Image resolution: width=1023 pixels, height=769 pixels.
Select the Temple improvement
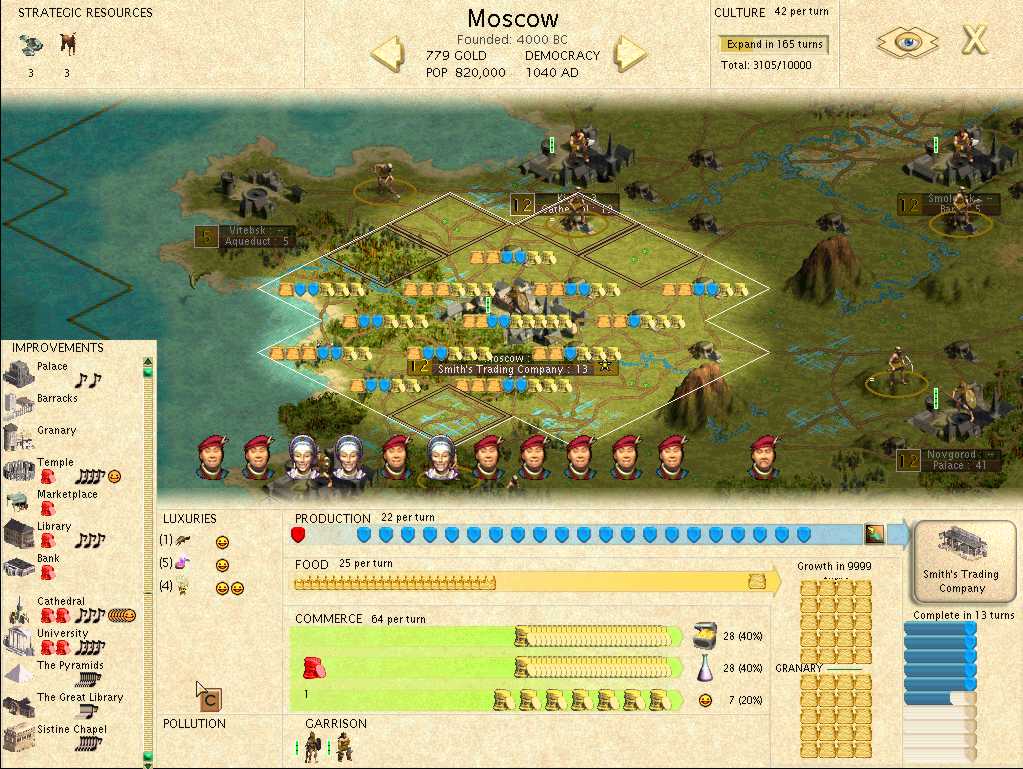(x=55, y=463)
